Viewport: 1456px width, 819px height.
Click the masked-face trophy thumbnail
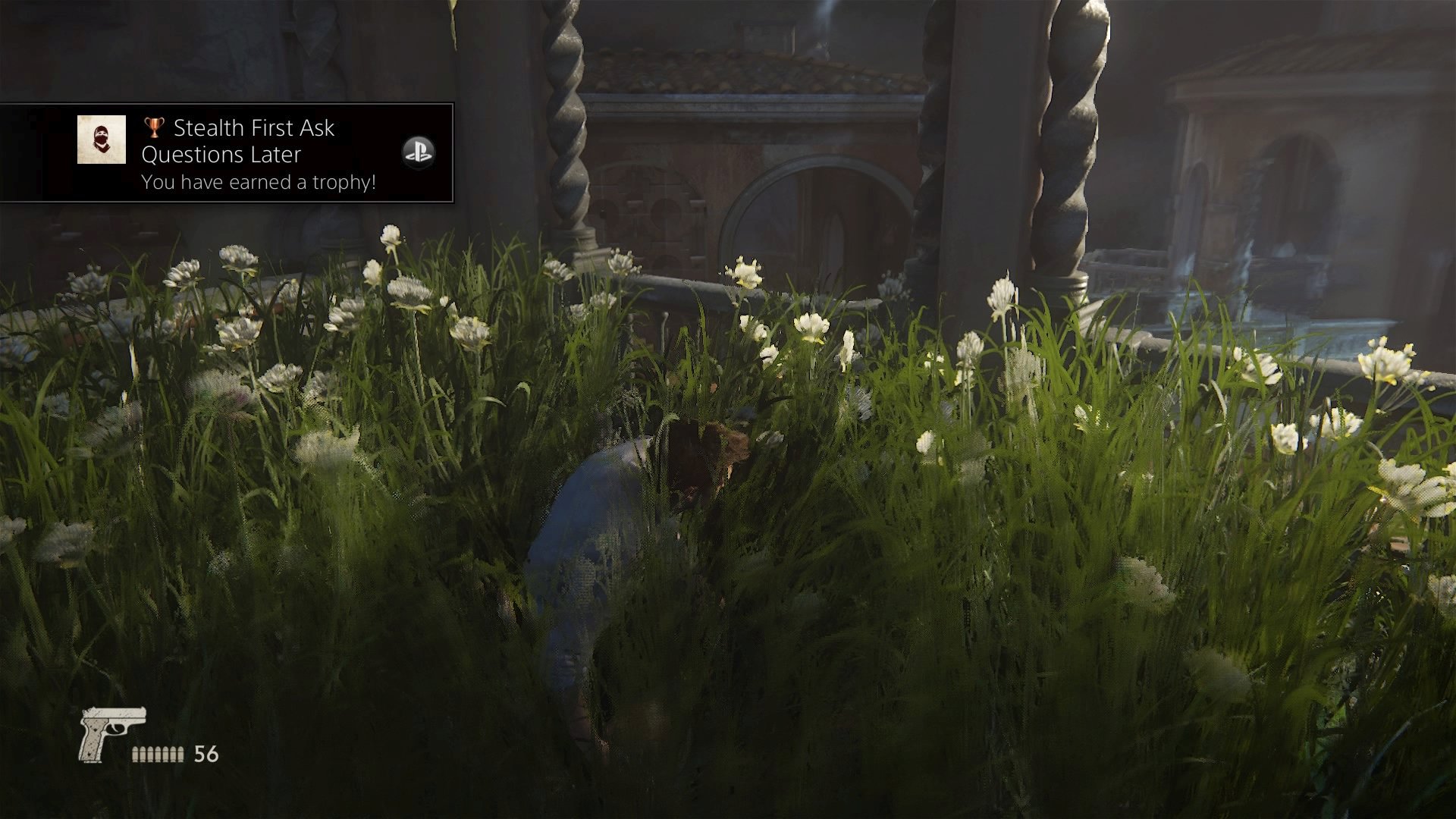102,140
